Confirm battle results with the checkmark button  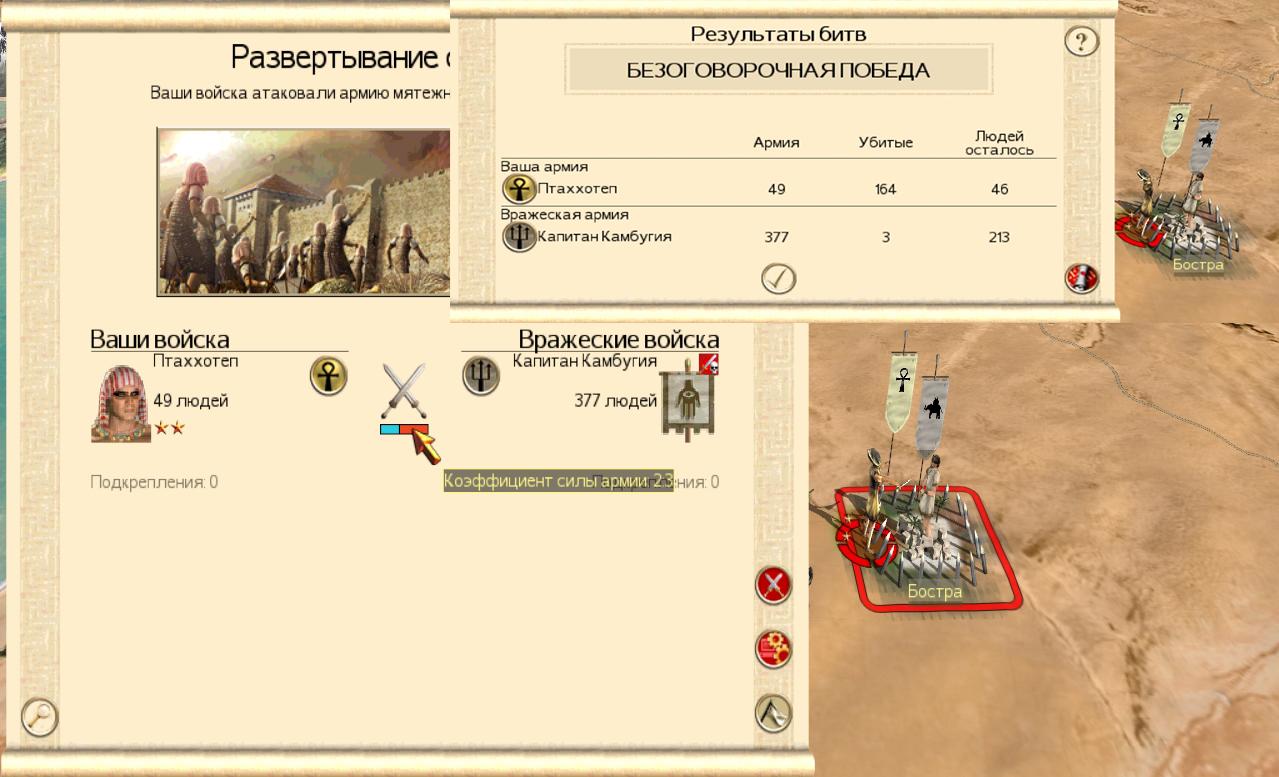tap(778, 279)
